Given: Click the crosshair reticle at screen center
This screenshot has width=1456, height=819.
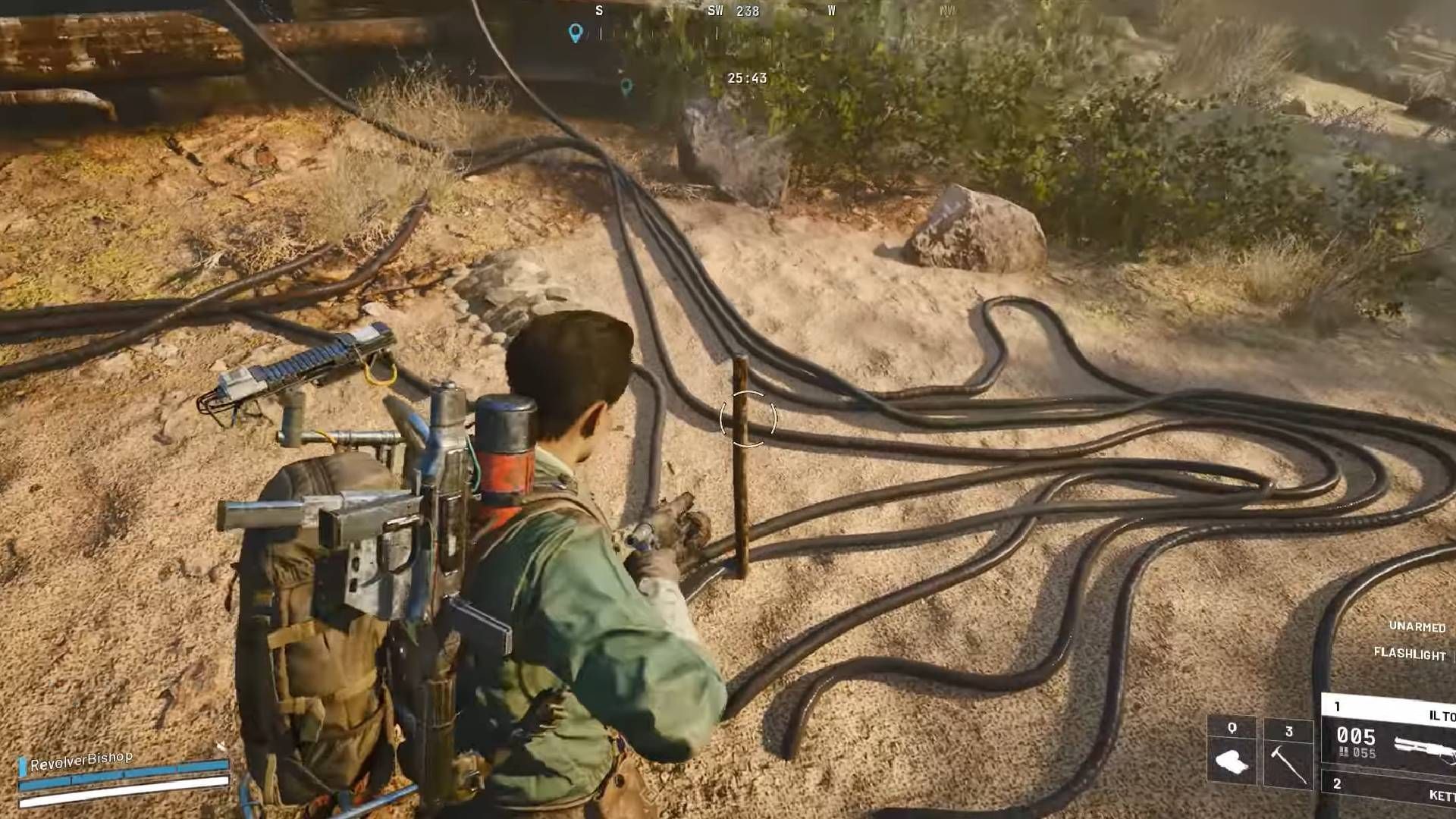Looking at the screenshot, I should coord(747,419).
